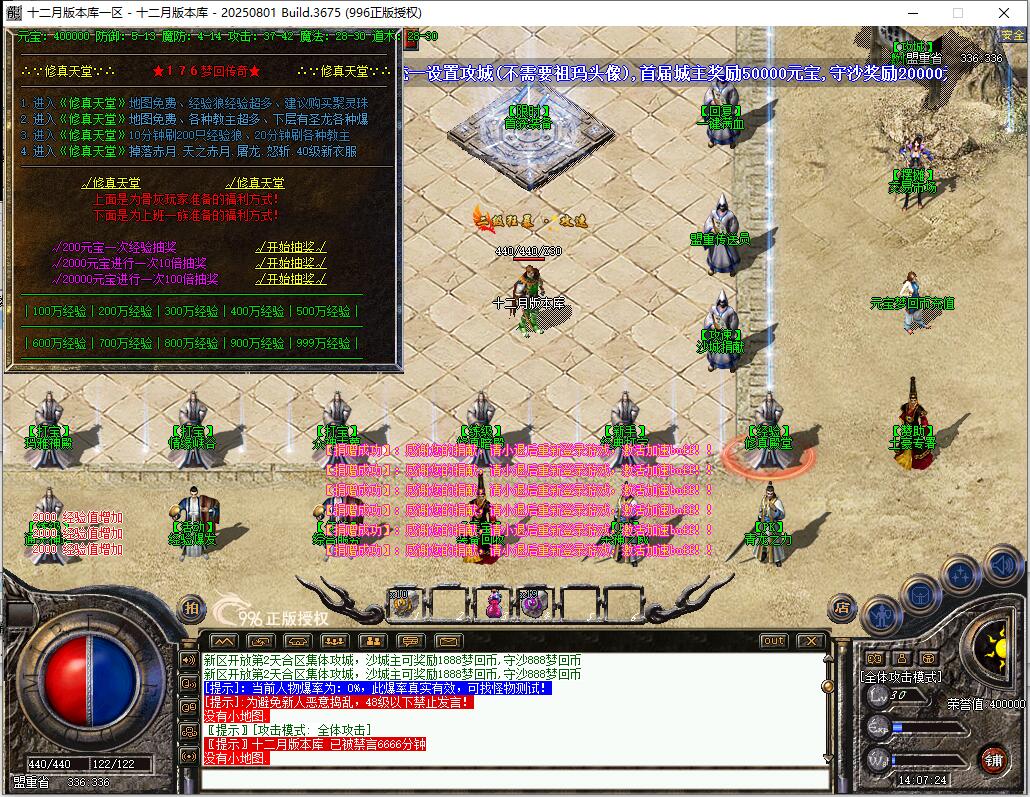Image resolution: width=1030 pixels, height=797 pixels.
Task: Start the 20000元宝 100x lottery draw
Action: 290,279
